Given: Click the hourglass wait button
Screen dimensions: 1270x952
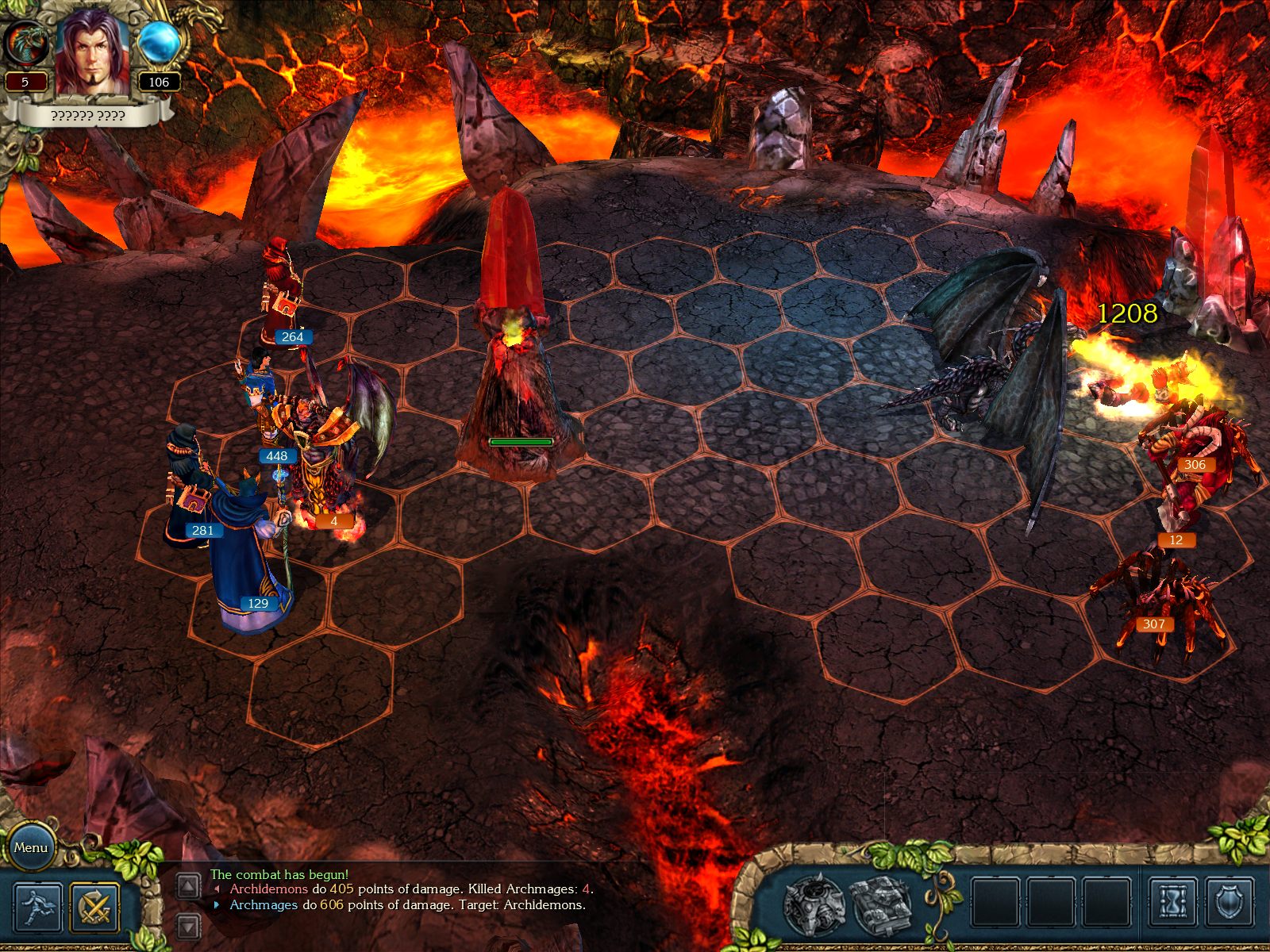Looking at the screenshot, I should pos(1172,902).
